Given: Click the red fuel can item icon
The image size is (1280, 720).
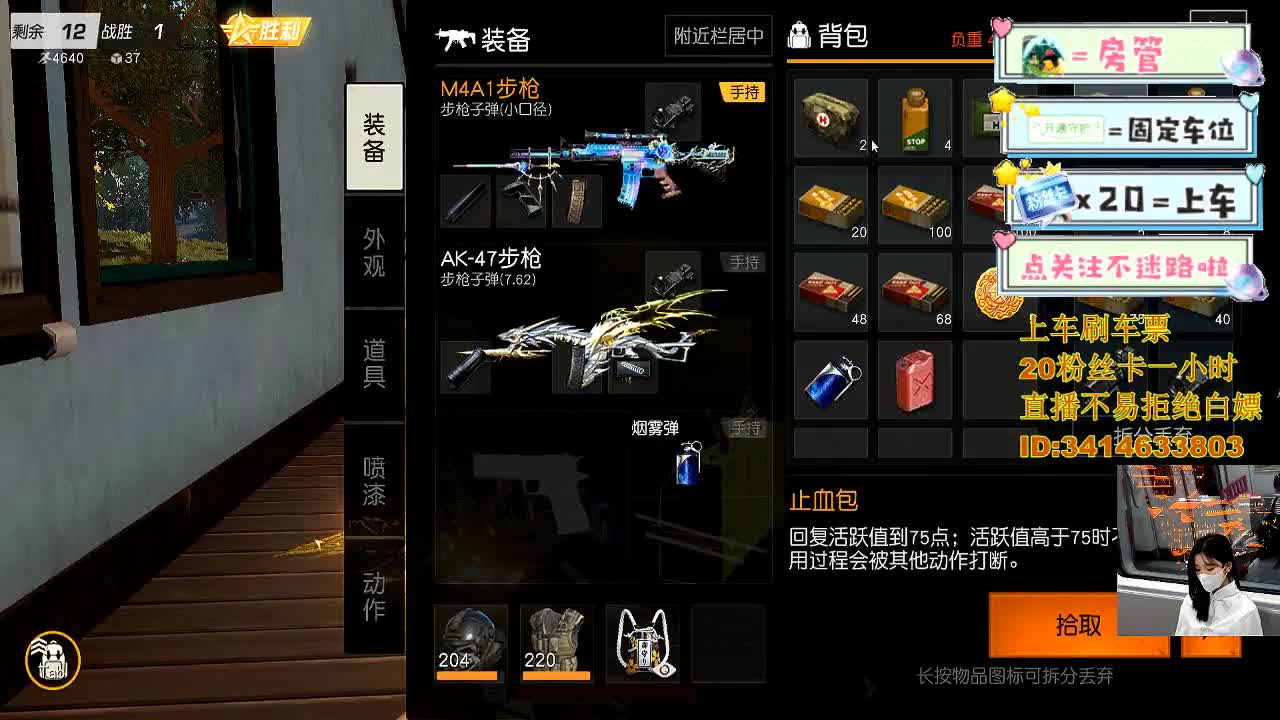Looking at the screenshot, I should pos(915,378).
